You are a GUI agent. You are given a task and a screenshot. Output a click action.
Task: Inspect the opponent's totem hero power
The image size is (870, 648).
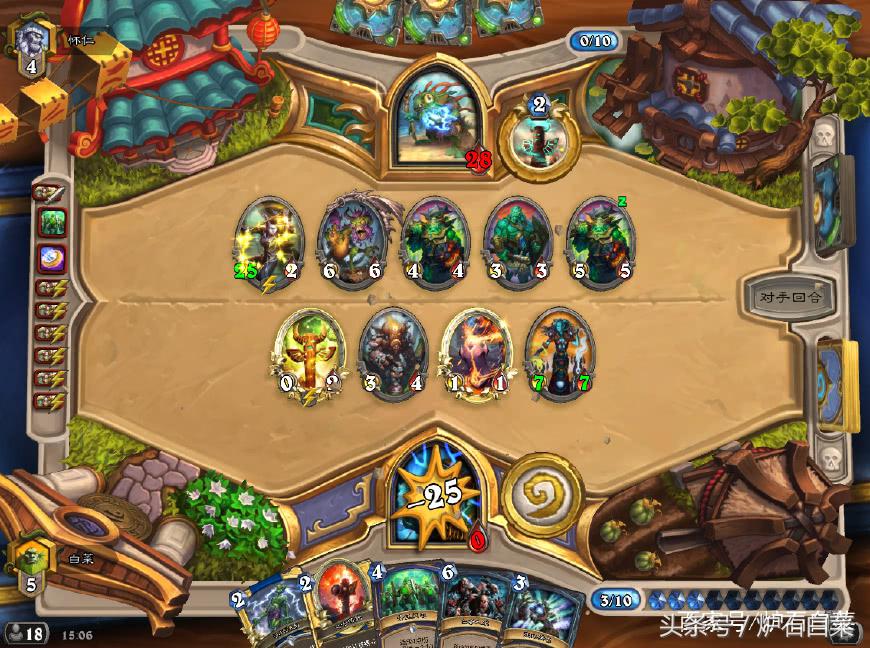point(539,139)
